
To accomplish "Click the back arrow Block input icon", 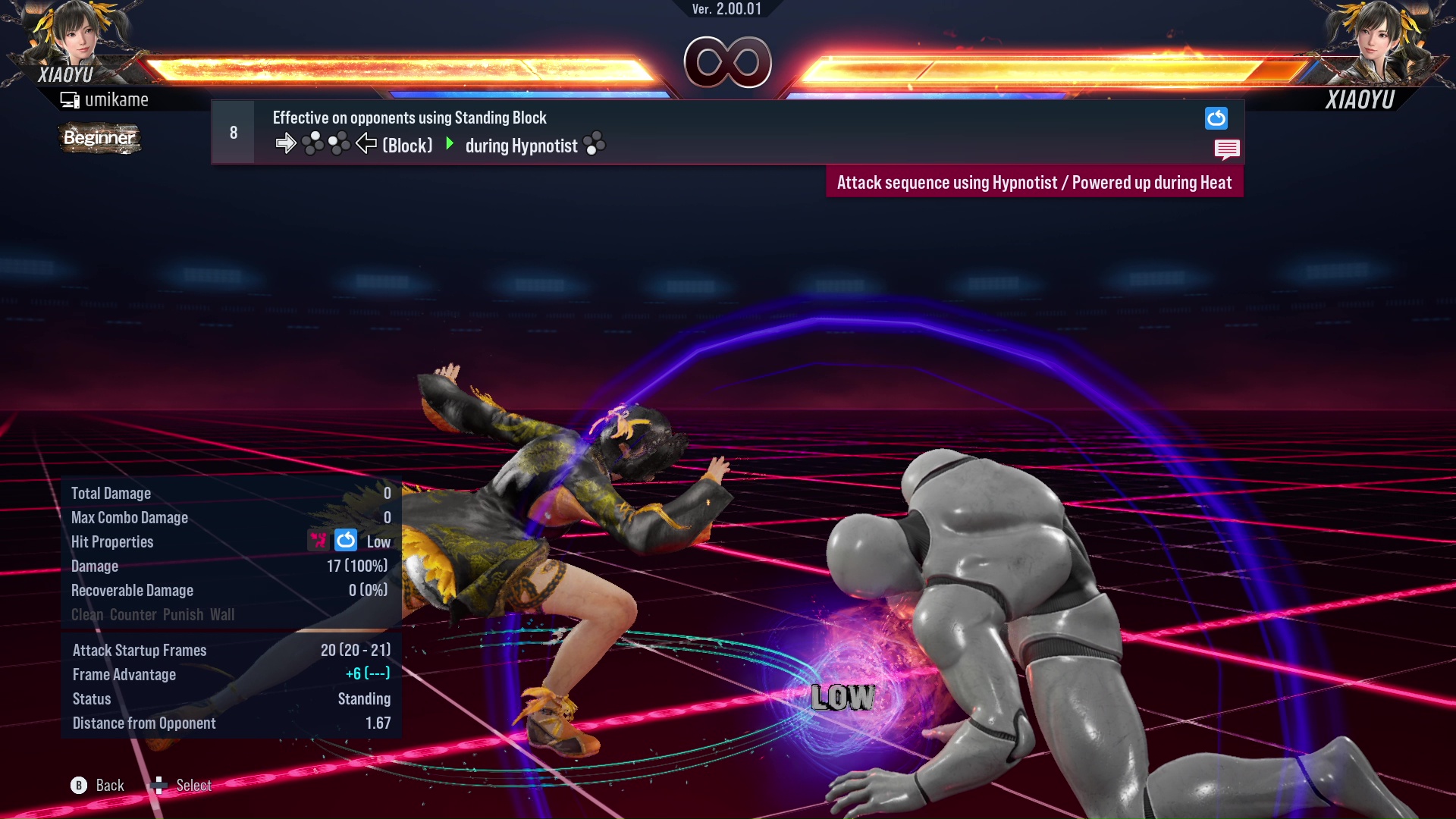I will tap(366, 144).
